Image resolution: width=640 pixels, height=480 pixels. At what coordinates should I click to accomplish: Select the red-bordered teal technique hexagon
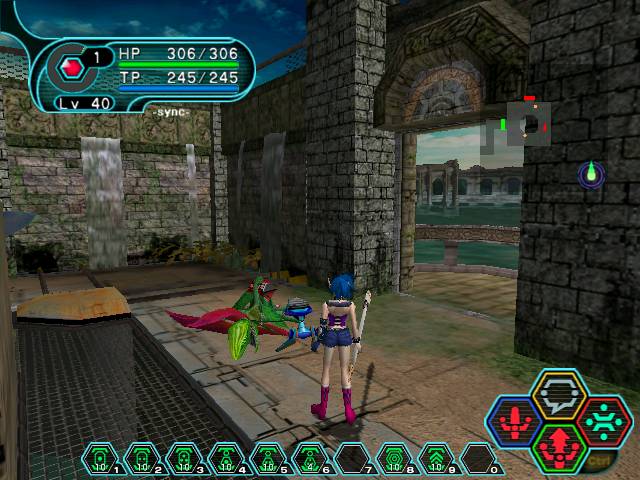(602, 422)
